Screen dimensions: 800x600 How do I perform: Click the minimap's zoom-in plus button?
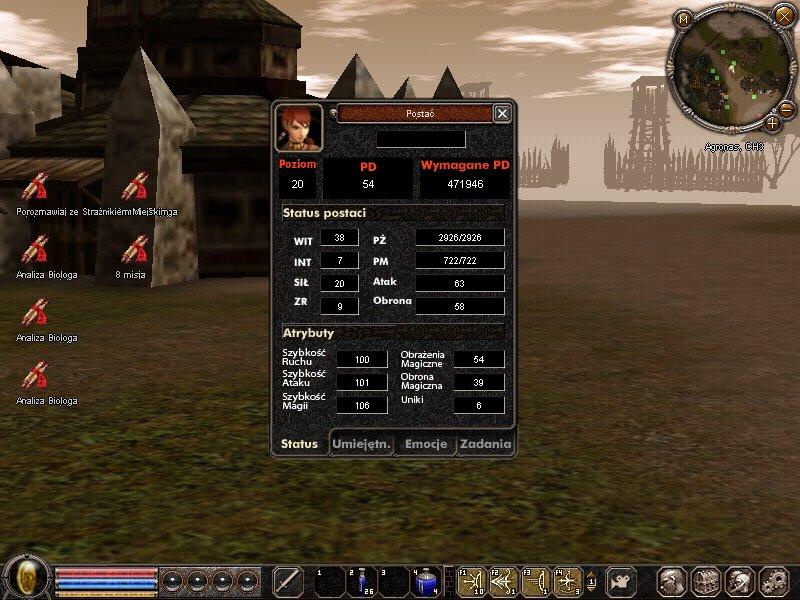pyautogui.click(x=772, y=123)
